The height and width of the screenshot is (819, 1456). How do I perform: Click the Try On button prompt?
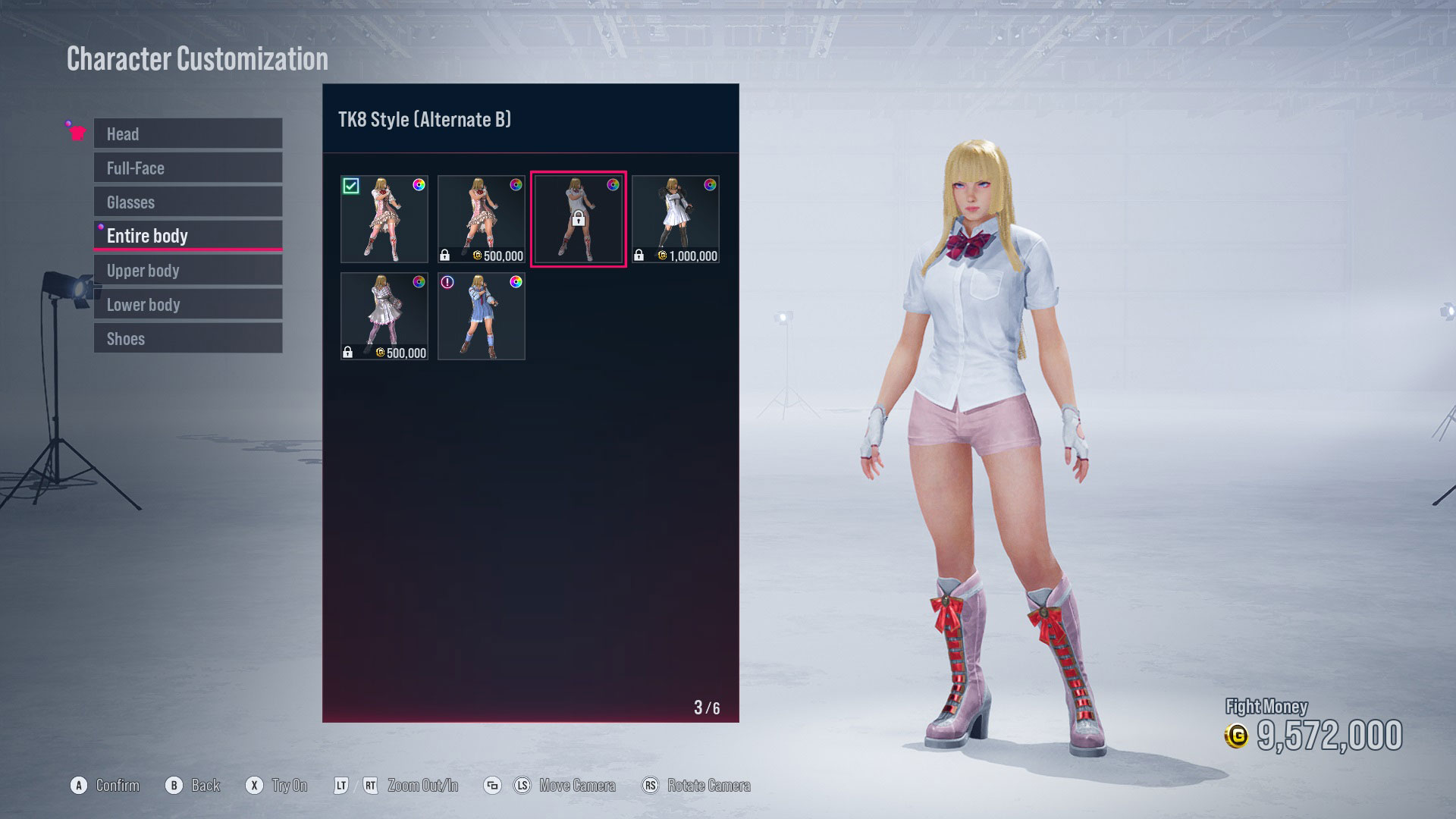click(277, 786)
